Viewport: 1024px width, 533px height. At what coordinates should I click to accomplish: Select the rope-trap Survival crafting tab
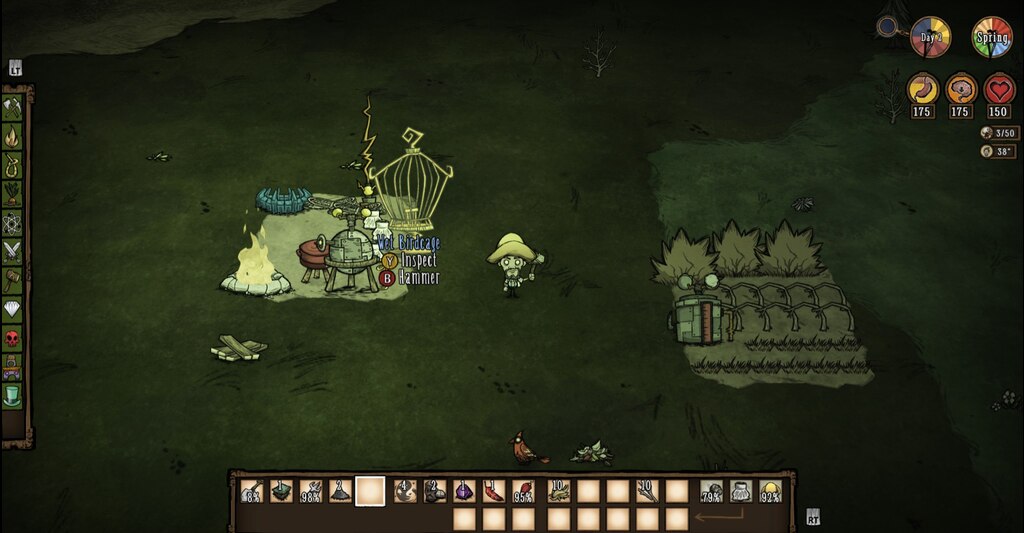(14, 163)
